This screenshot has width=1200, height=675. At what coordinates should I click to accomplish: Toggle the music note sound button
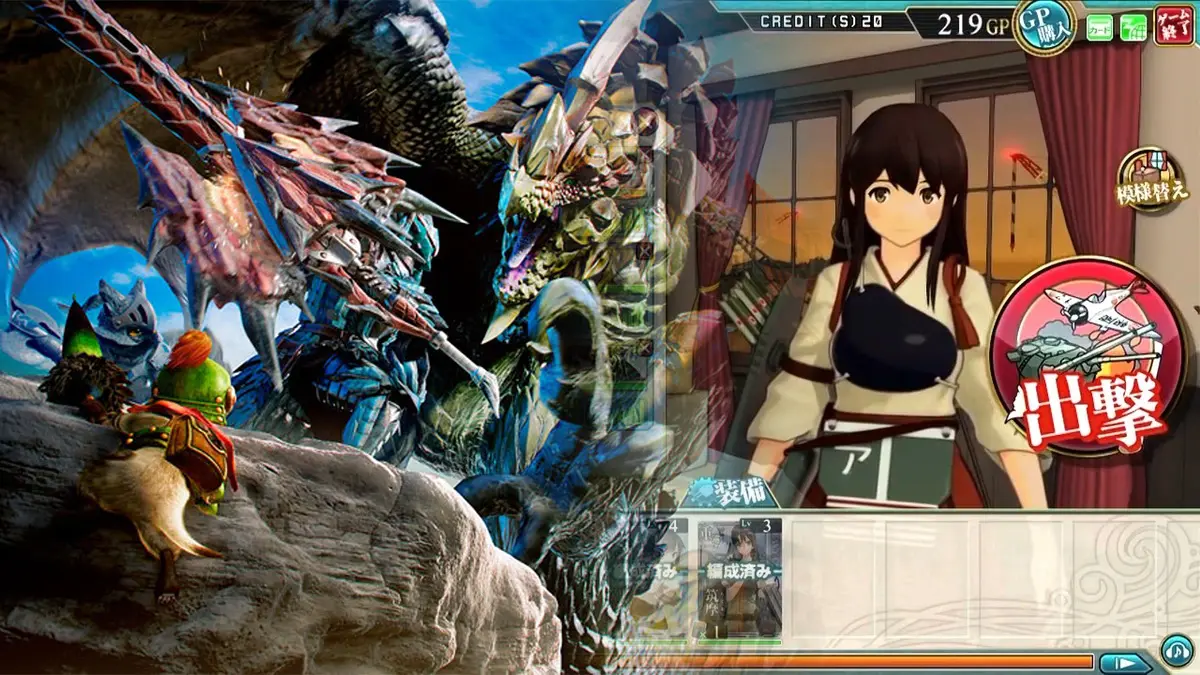(1176, 653)
